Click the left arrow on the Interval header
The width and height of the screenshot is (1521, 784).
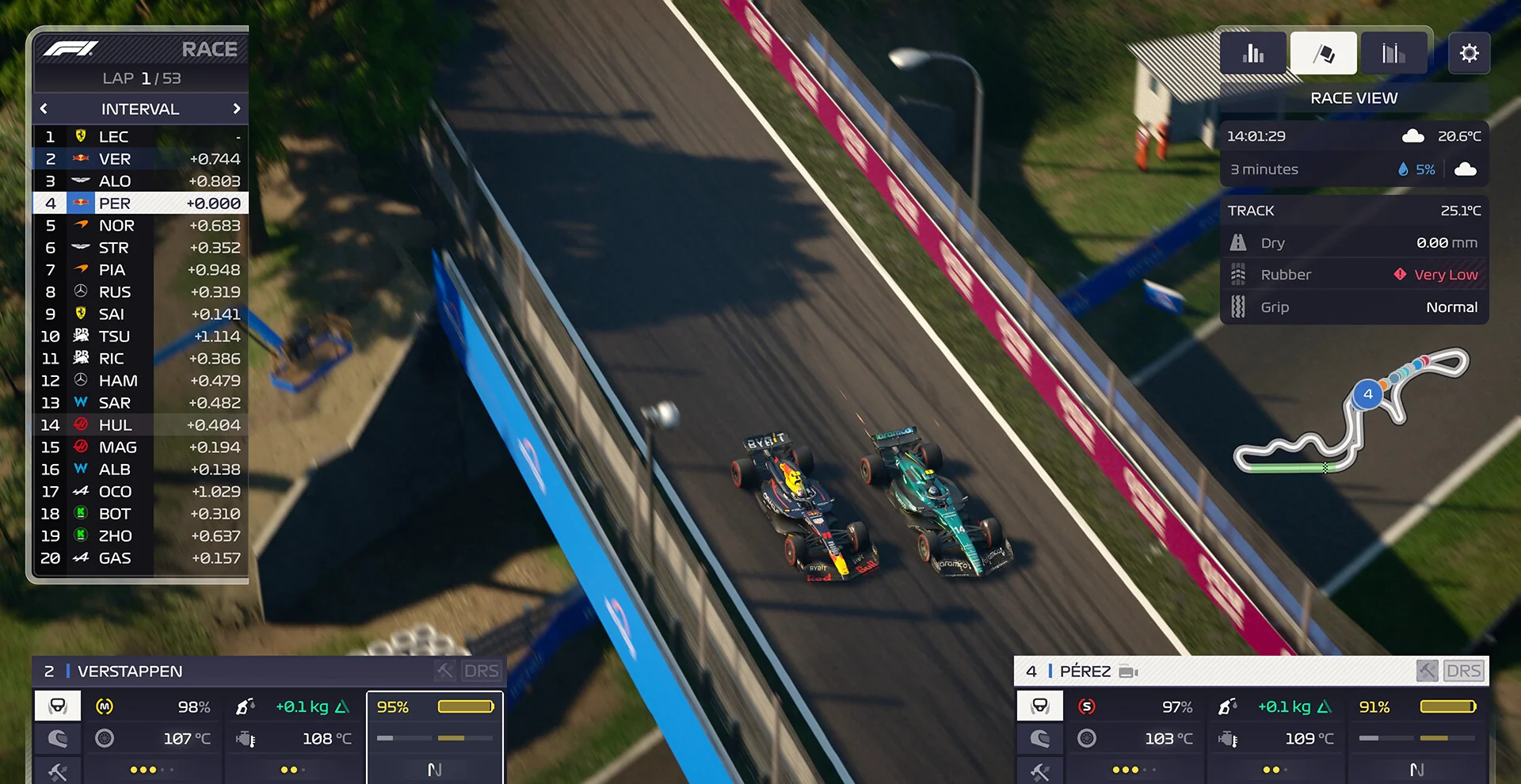pos(43,108)
